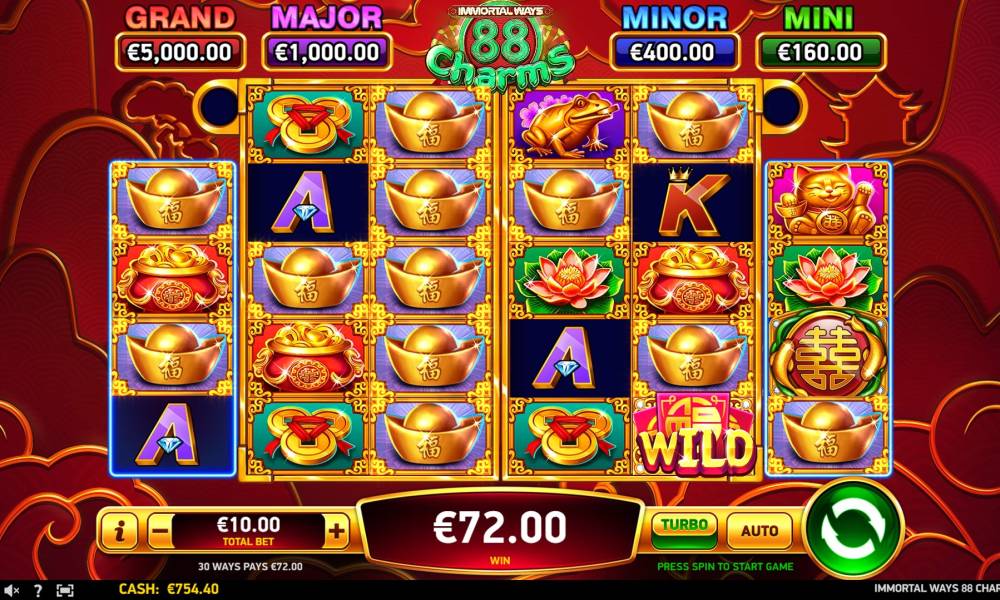This screenshot has height=600, width=1000.
Task: Spin the reels with the green button
Action: click(x=853, y=529)
